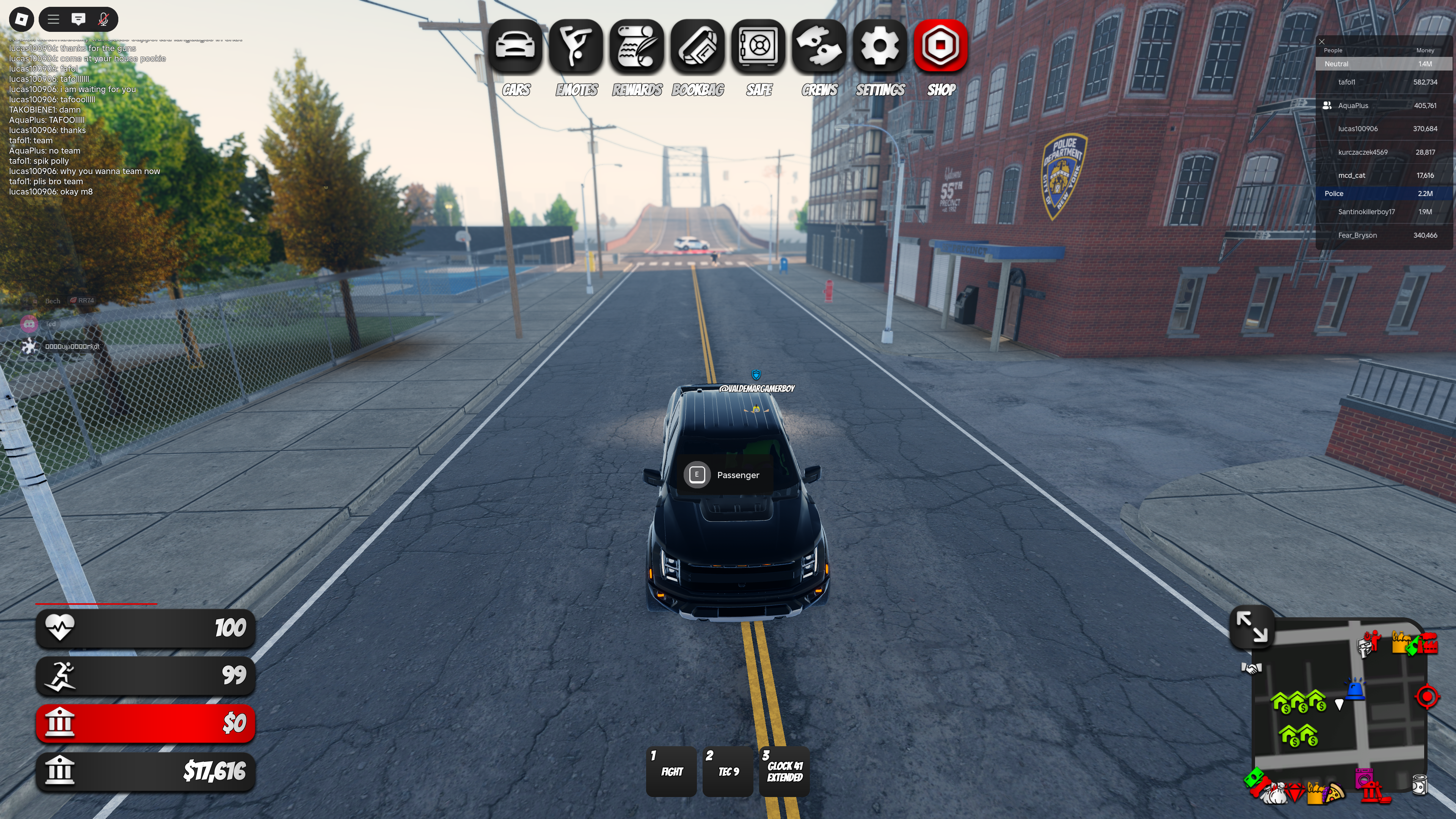Image resolution: width=1456 pixels, height=819 pixels.
Task: Open the Cars menu
Action: [515, 46]
